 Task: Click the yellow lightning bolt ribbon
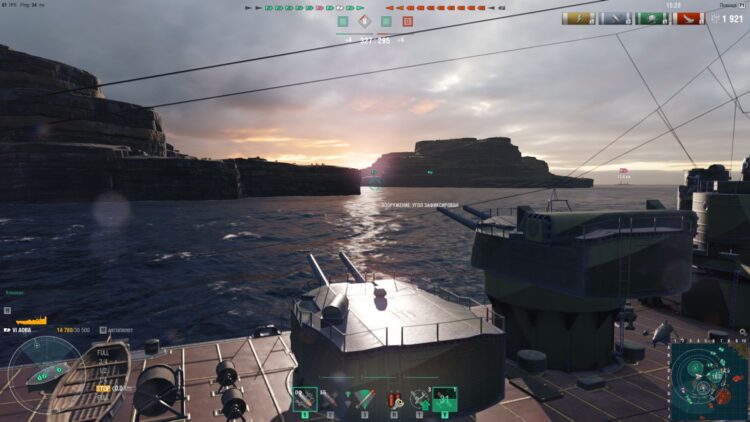tap(578, 18)
